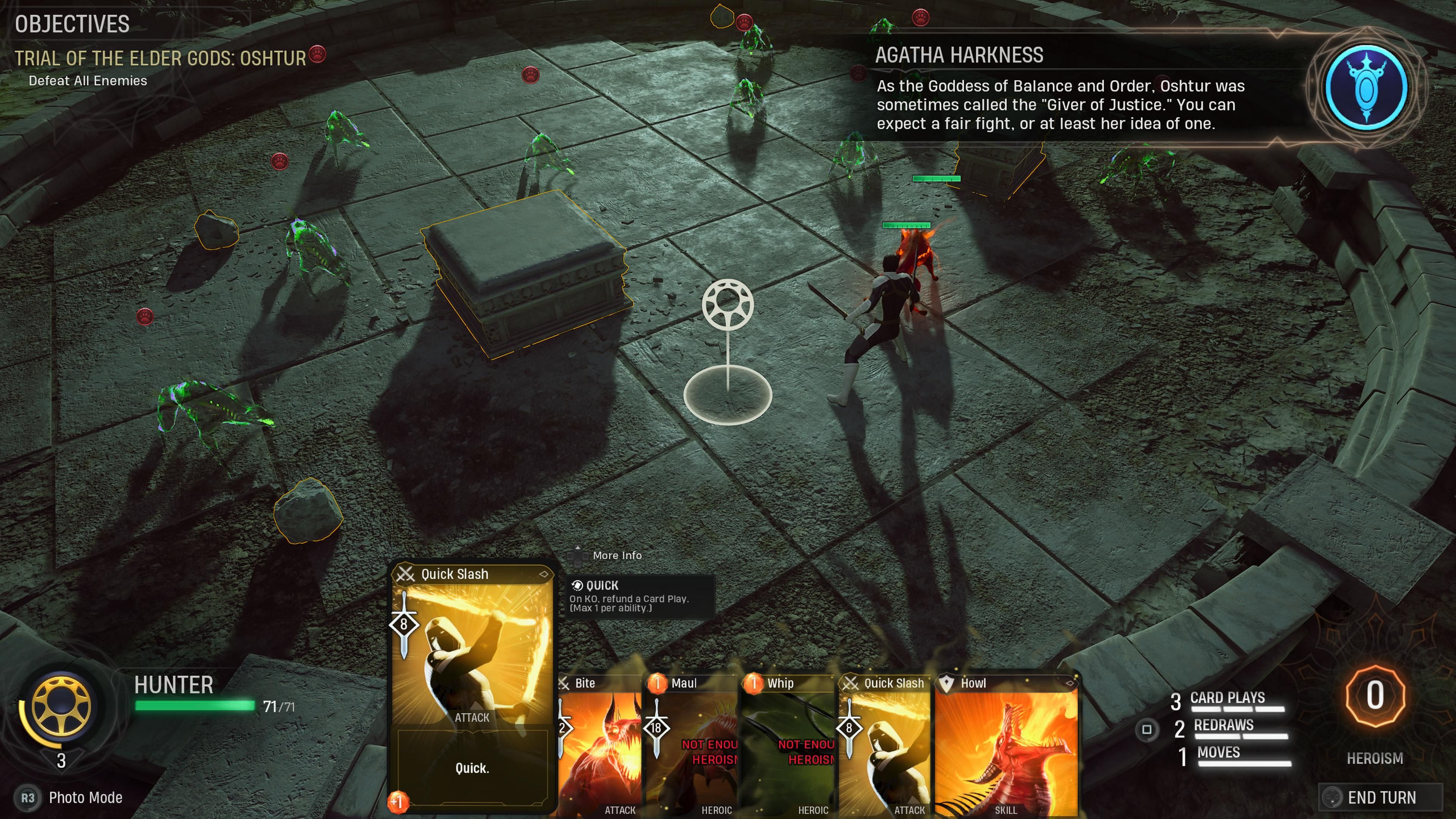This screenshot has height=819, width=1456.
Task: Select the Whip heroic card
Action: (x=789, y=746)
